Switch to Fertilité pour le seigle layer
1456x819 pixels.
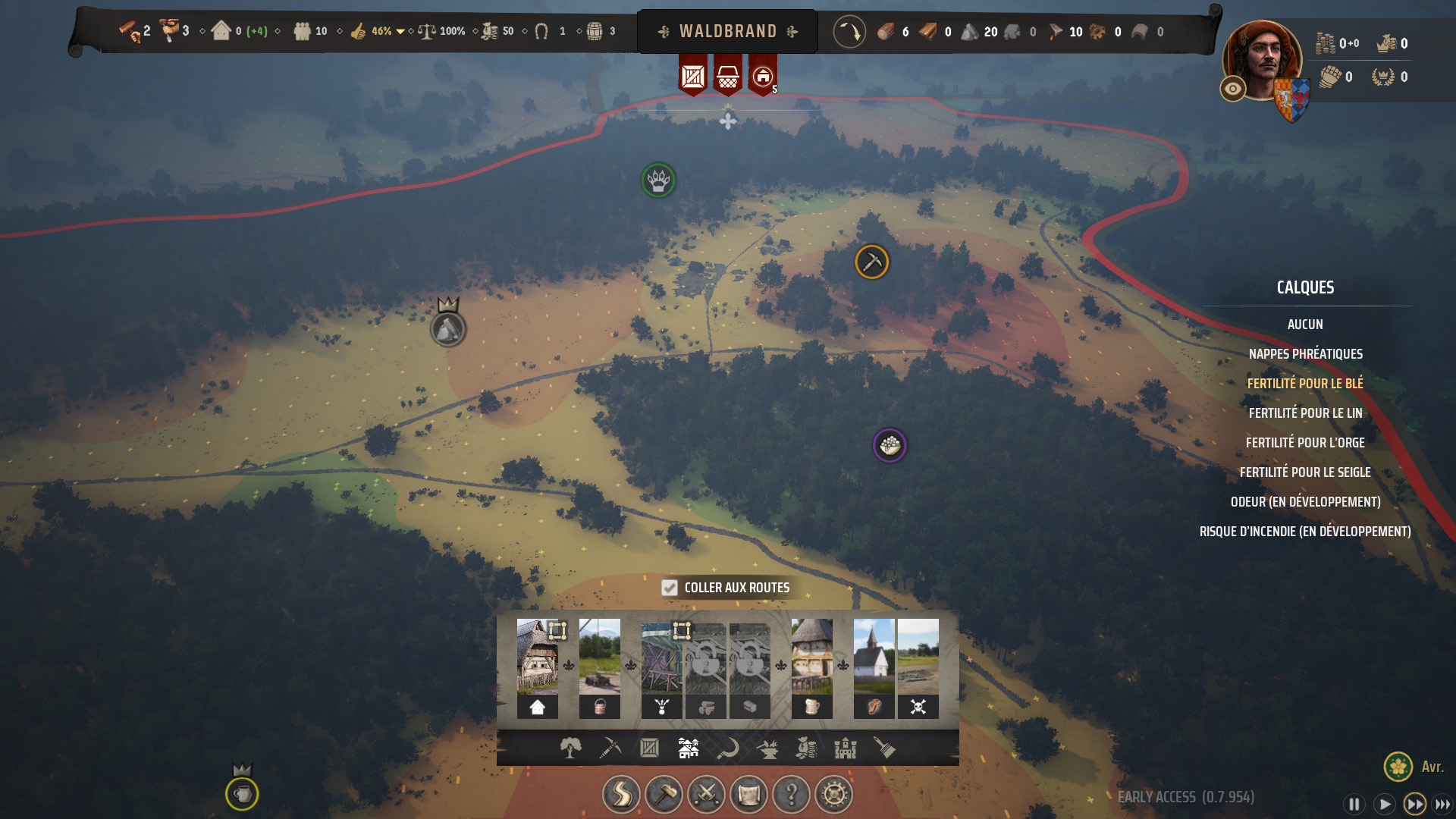coord(1305,472)
